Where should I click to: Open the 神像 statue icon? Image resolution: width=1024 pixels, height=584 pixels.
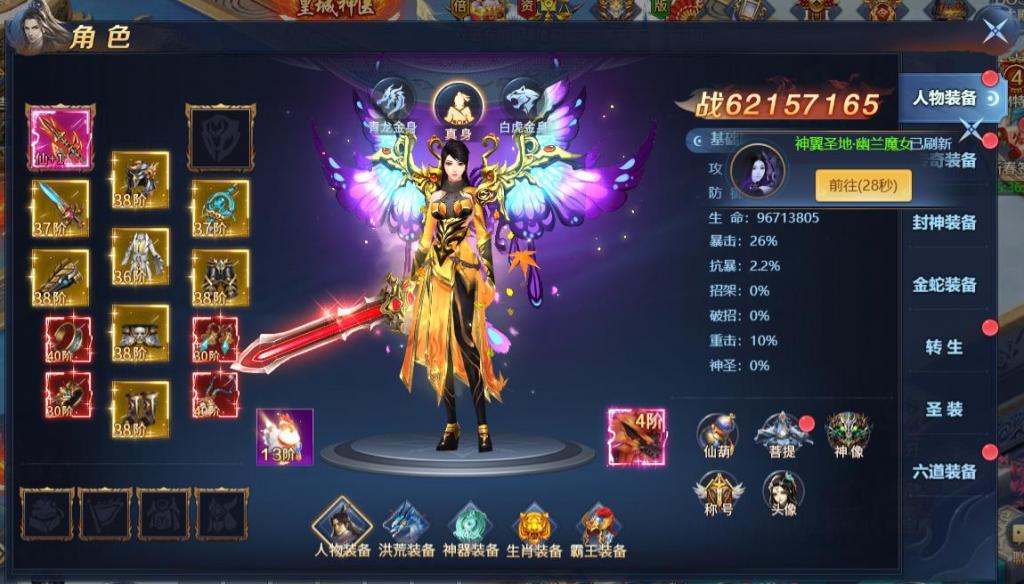pyautogui.click(x=848, y=434)
